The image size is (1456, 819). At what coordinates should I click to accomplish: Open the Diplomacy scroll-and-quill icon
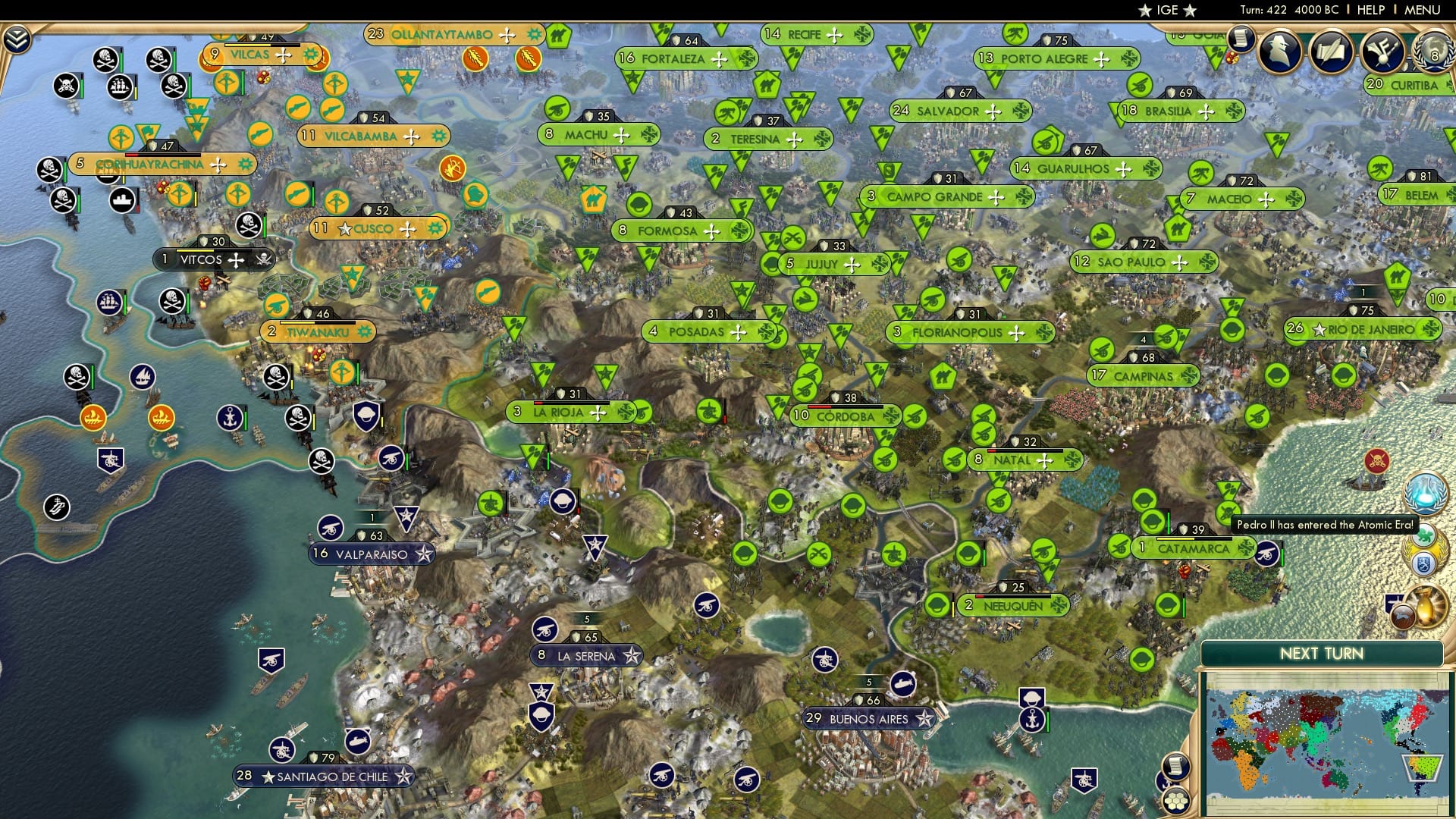1332,51
